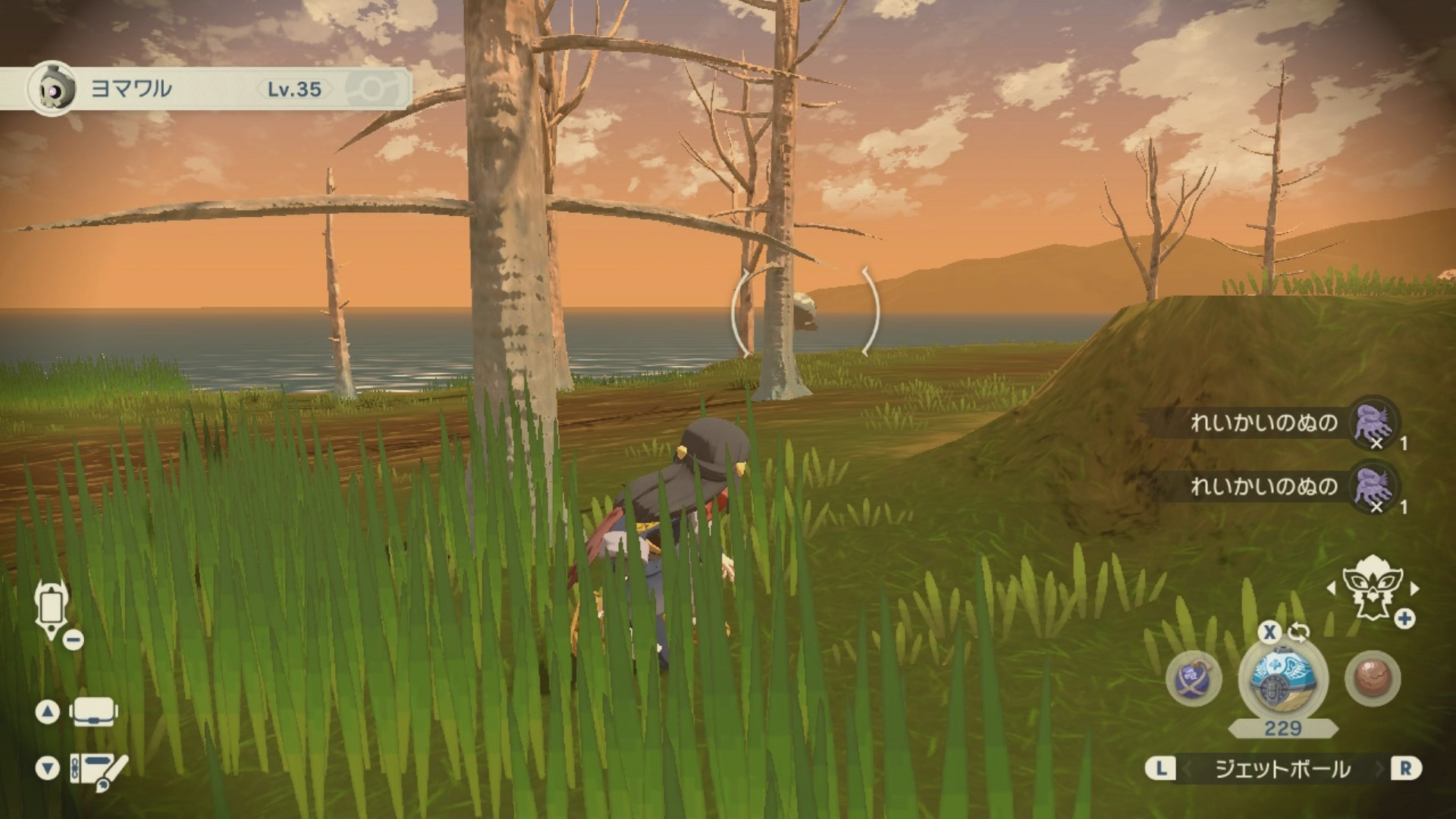Switch ride with the left arrow
Viewport: 1456px width, 819px height.
tap(1332, 588)
